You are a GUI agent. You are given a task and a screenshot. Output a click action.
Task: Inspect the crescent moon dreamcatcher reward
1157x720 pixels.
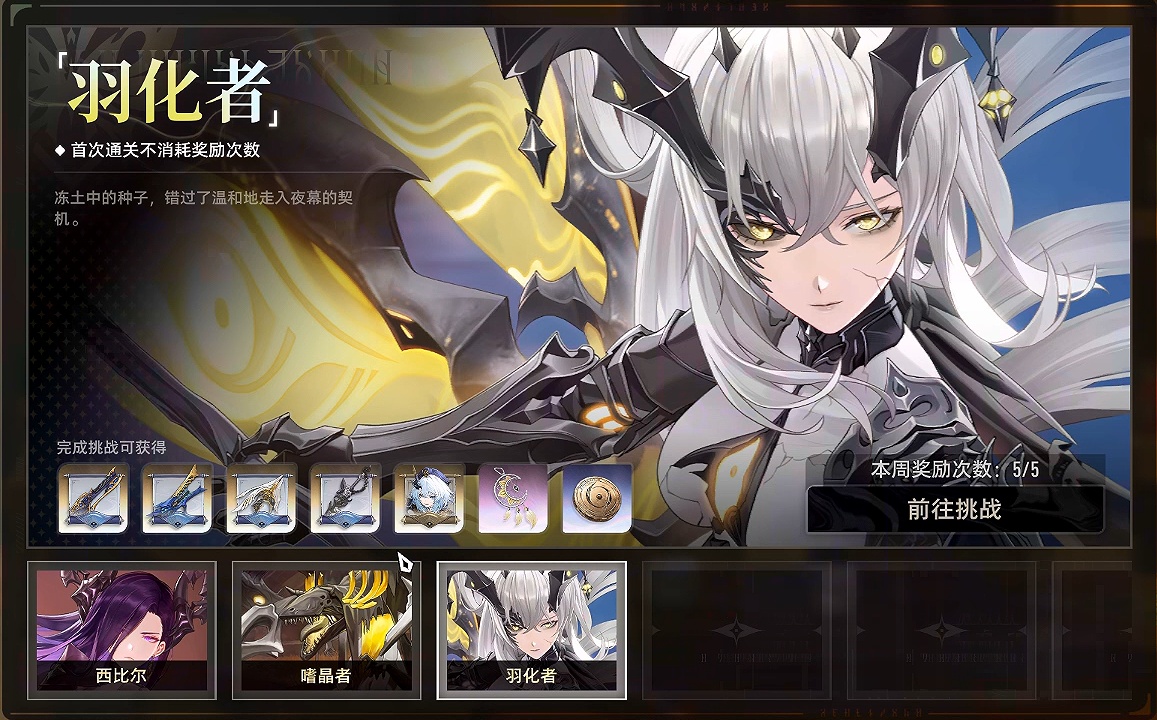513,498
